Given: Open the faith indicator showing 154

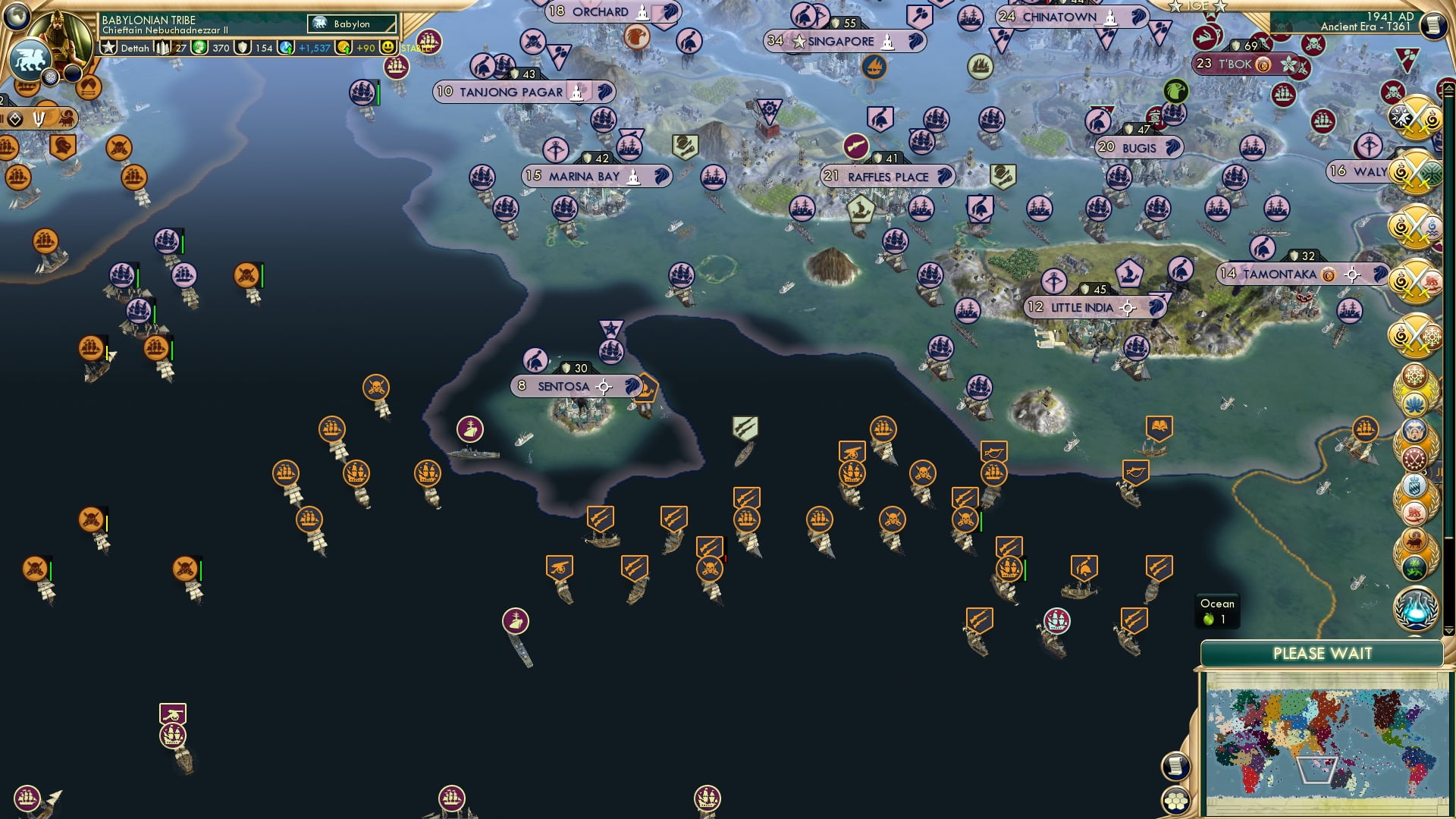Looking at the screenshot, I should point(242,48).
